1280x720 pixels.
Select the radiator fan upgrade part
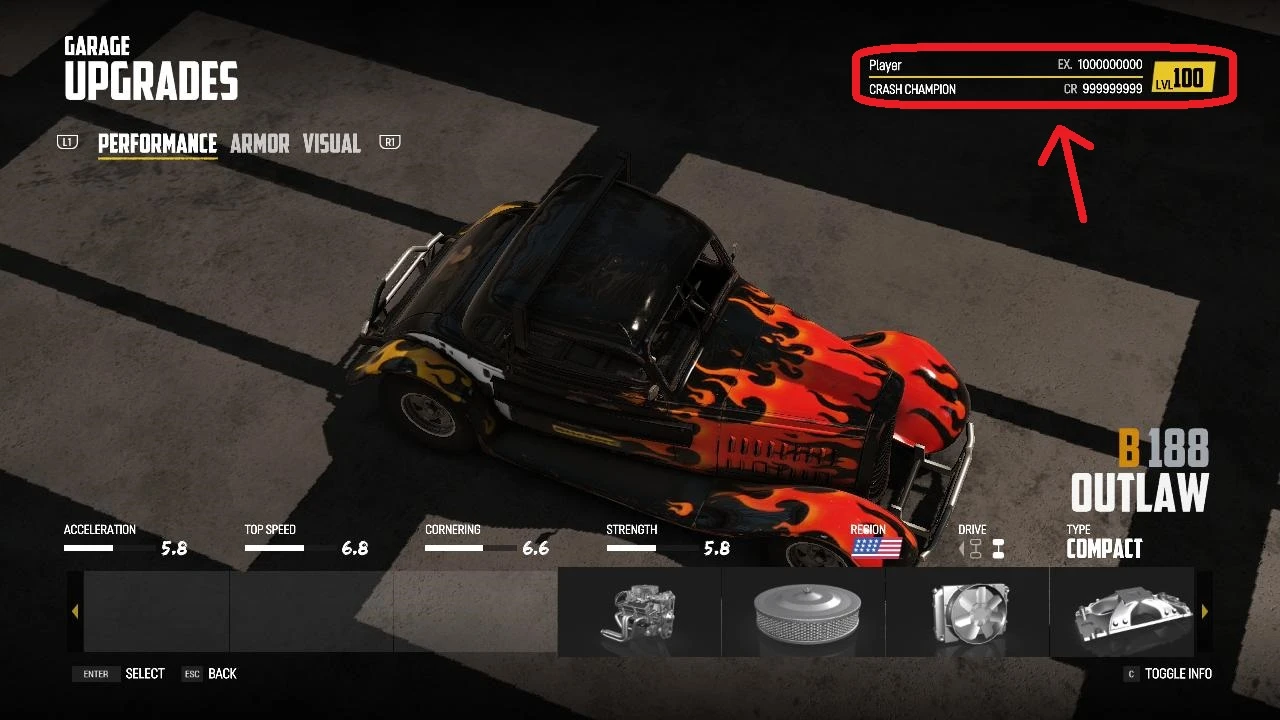[967, 611]
